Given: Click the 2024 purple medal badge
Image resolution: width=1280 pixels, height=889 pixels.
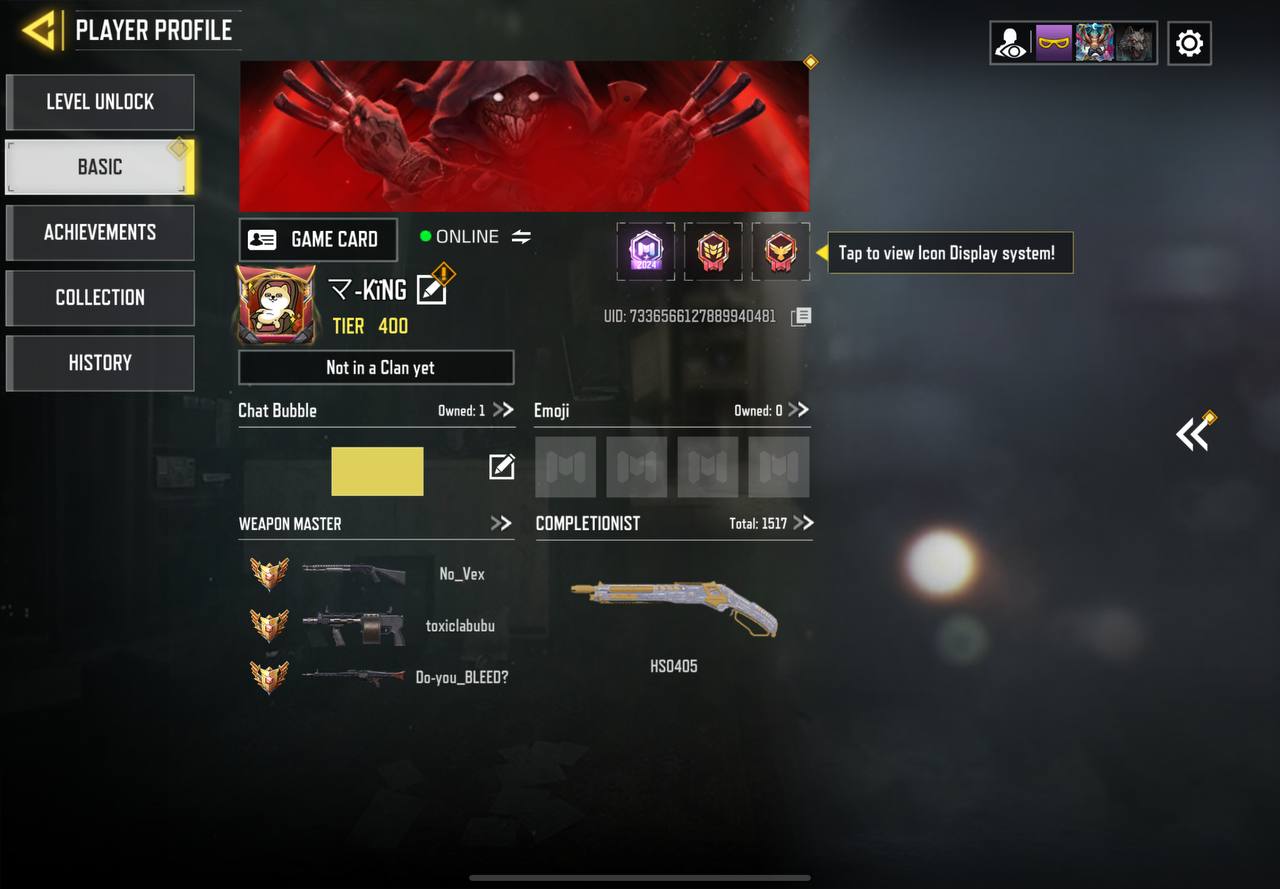Looking at the screenshot, I should (x=646, y=251).
